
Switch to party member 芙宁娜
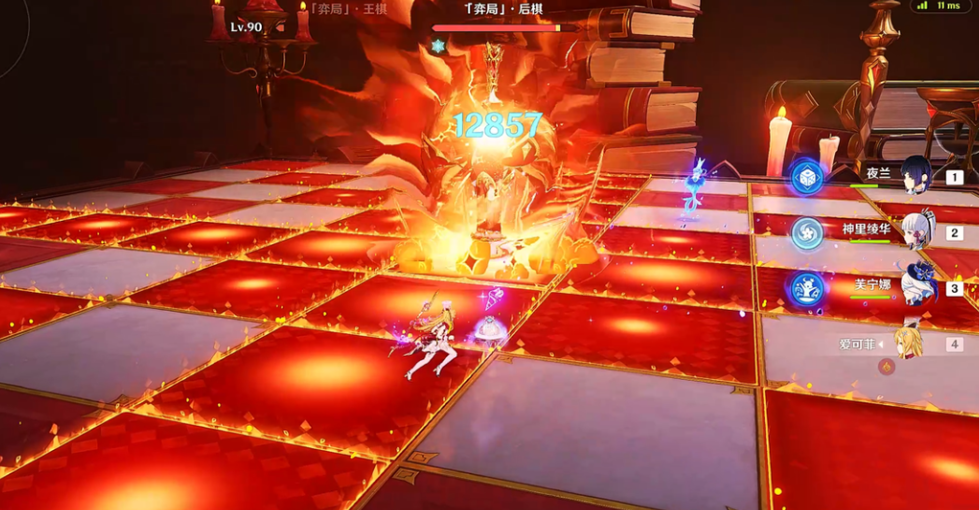915,287
